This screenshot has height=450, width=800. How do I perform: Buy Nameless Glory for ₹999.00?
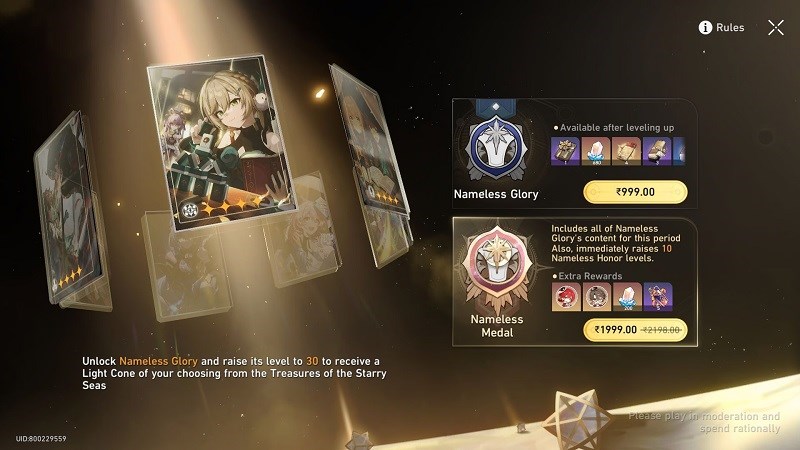click(635, 192)
